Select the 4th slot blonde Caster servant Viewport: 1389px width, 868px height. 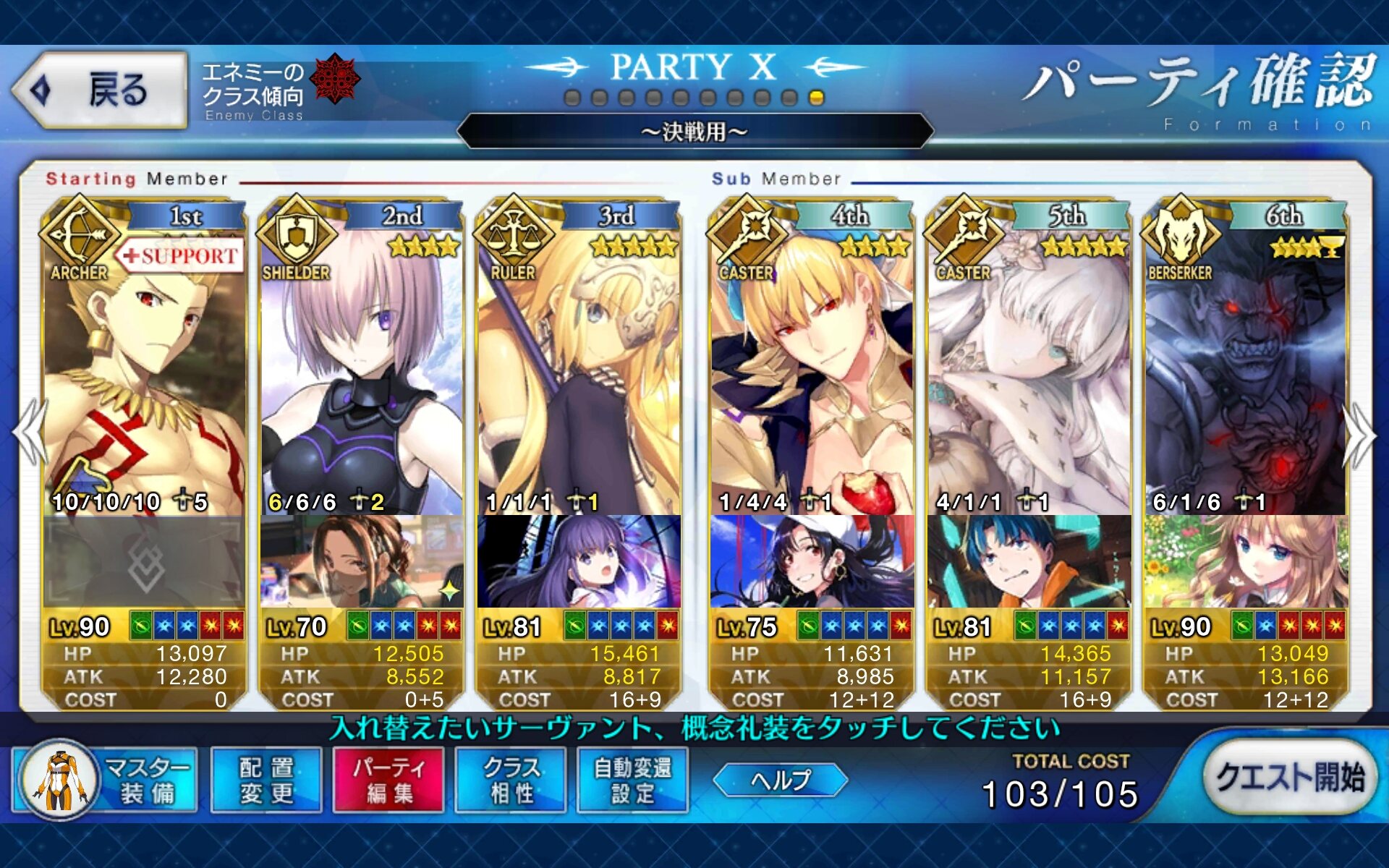[812, 376]
